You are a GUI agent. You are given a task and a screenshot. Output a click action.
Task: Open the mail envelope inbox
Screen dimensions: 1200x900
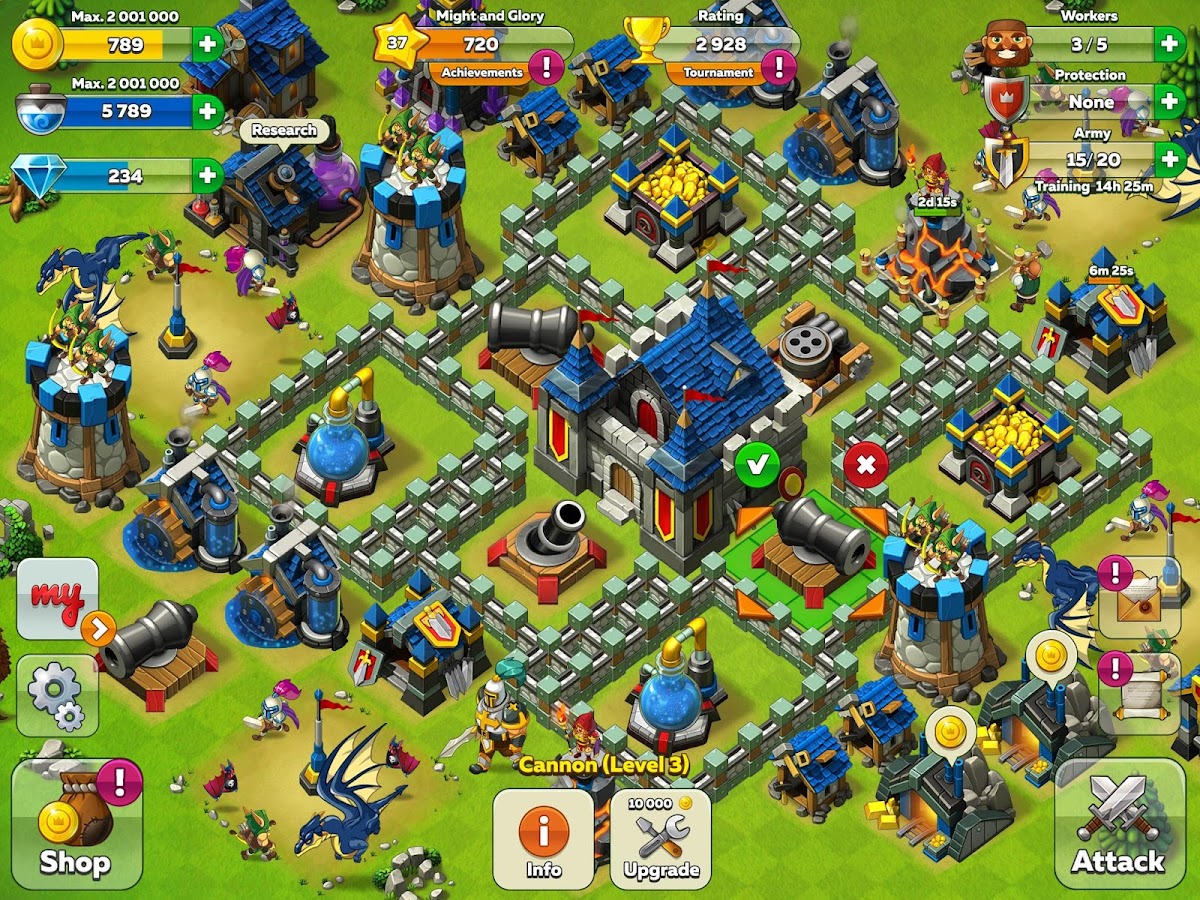coord(1143,599)
